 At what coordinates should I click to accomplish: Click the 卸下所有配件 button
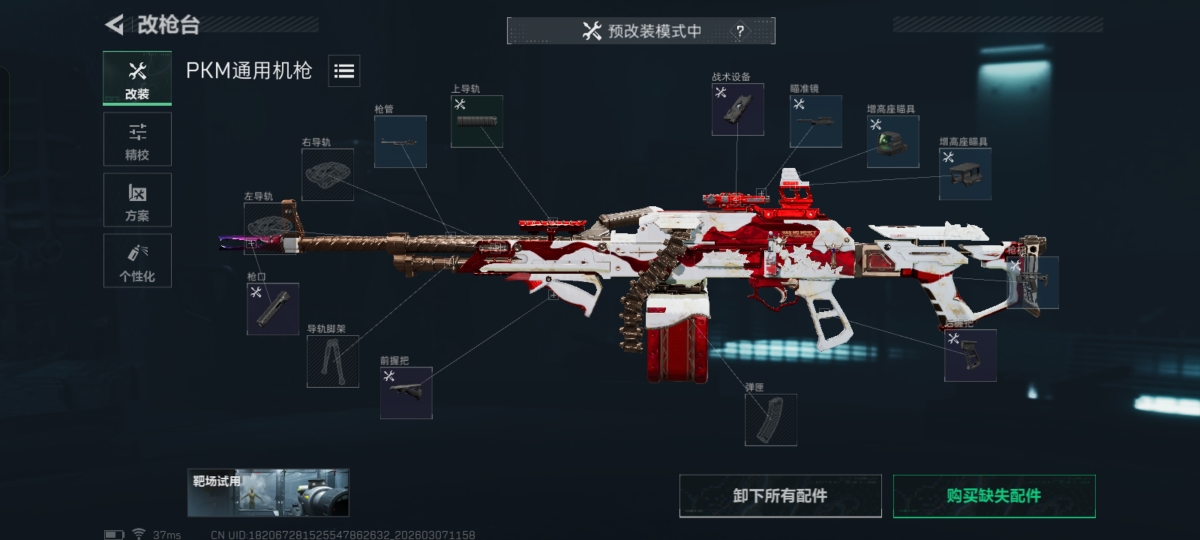click(780, 496)
